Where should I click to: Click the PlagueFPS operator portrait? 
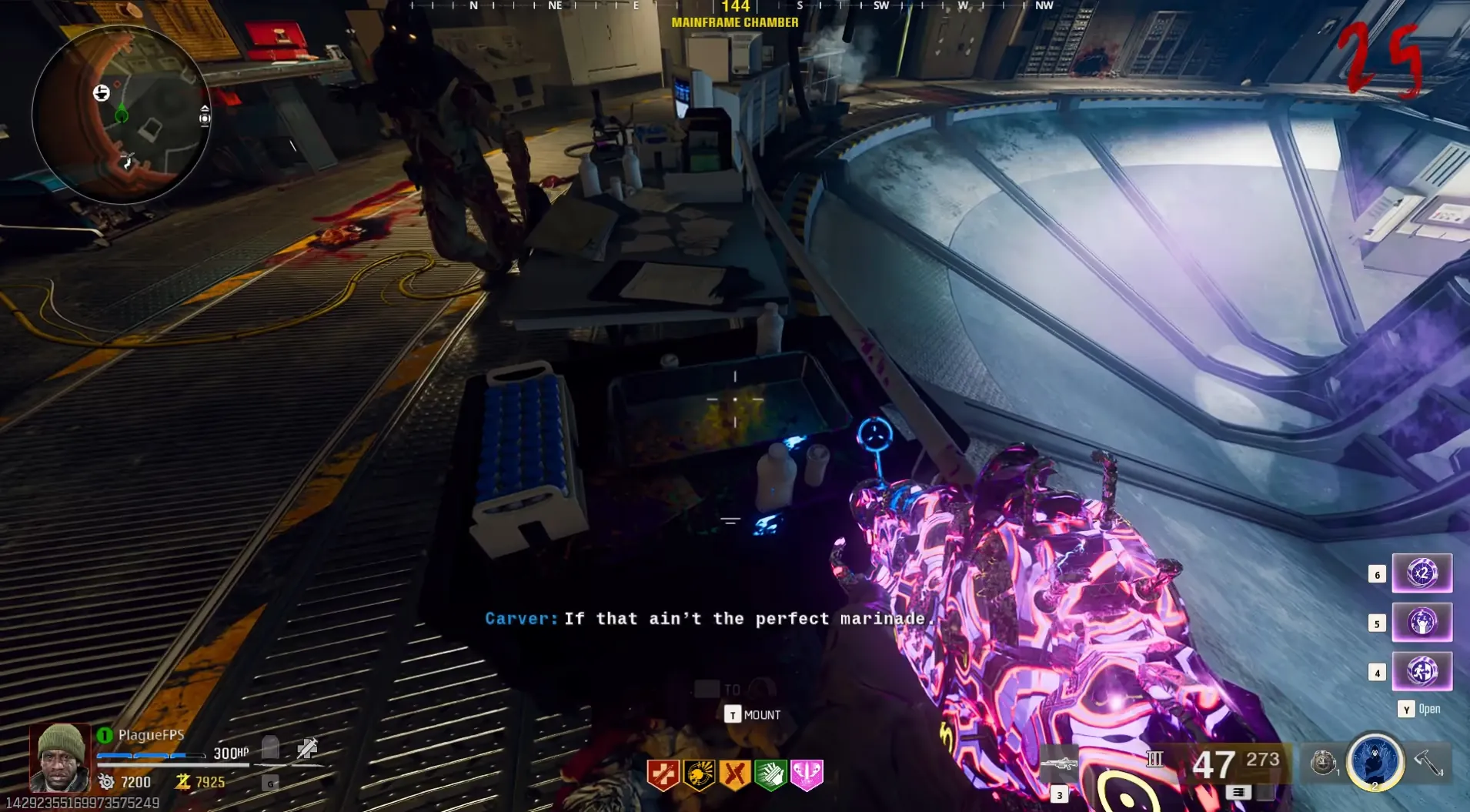tap(60, 758)
